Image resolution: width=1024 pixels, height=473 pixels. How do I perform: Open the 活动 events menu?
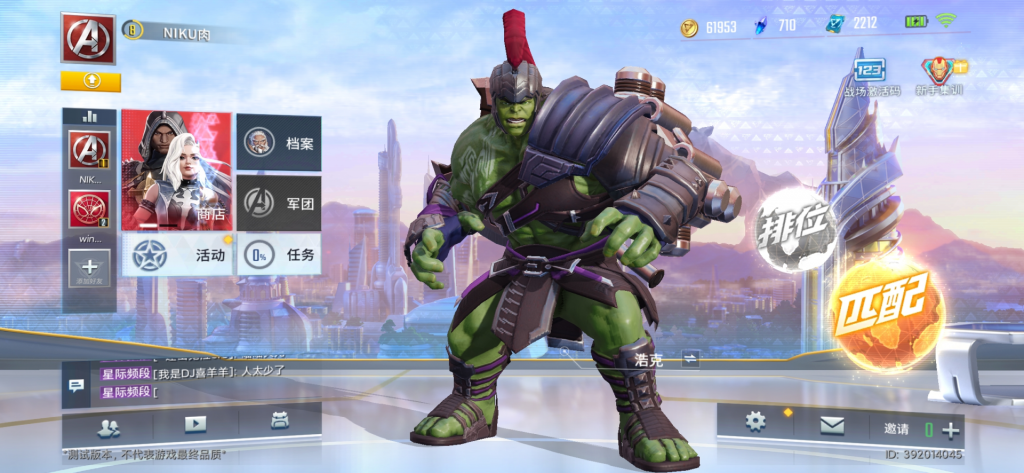pyautogui.click(x=178, y=255)
